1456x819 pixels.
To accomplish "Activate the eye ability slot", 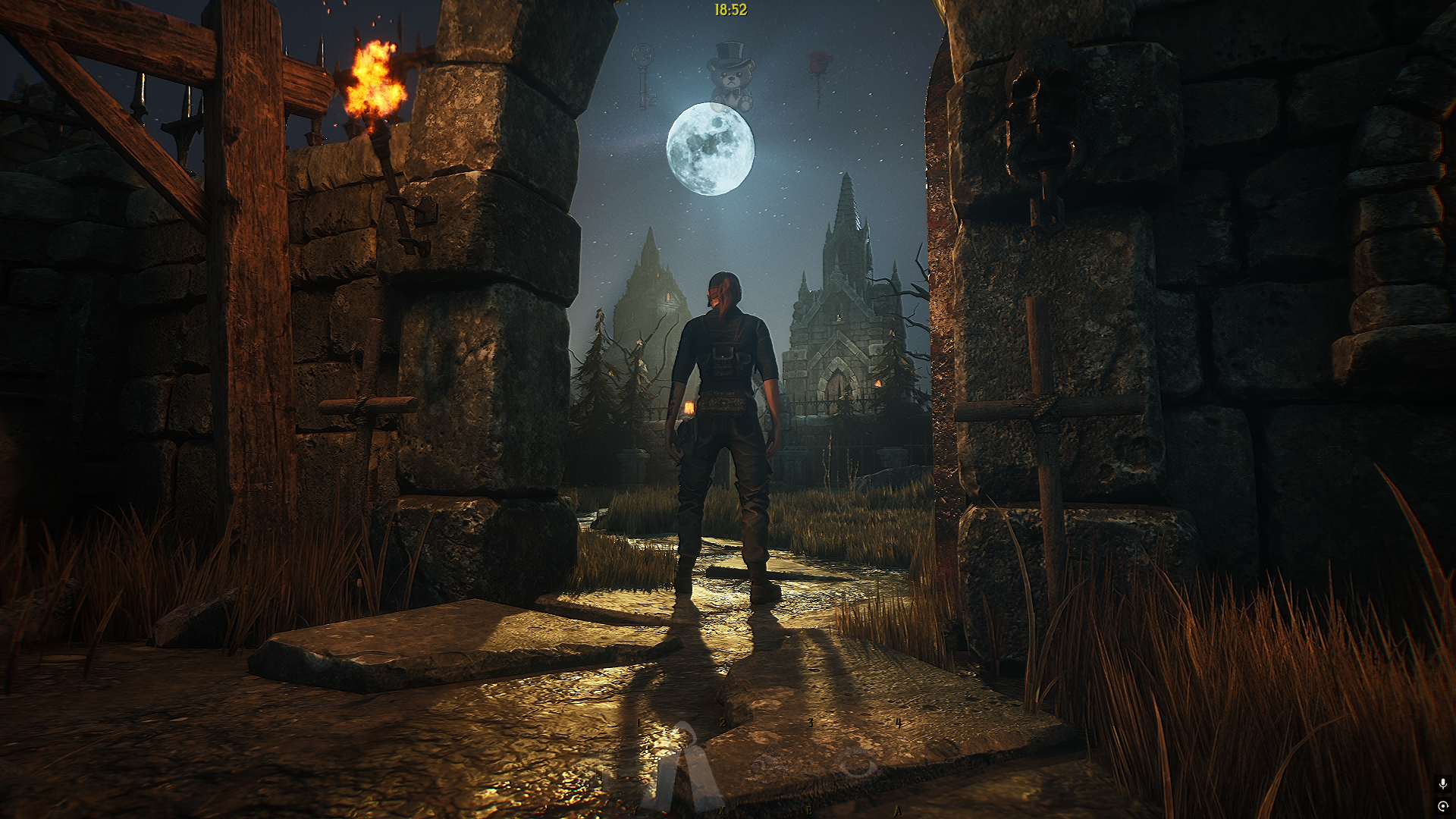I will tap(857, 763).
